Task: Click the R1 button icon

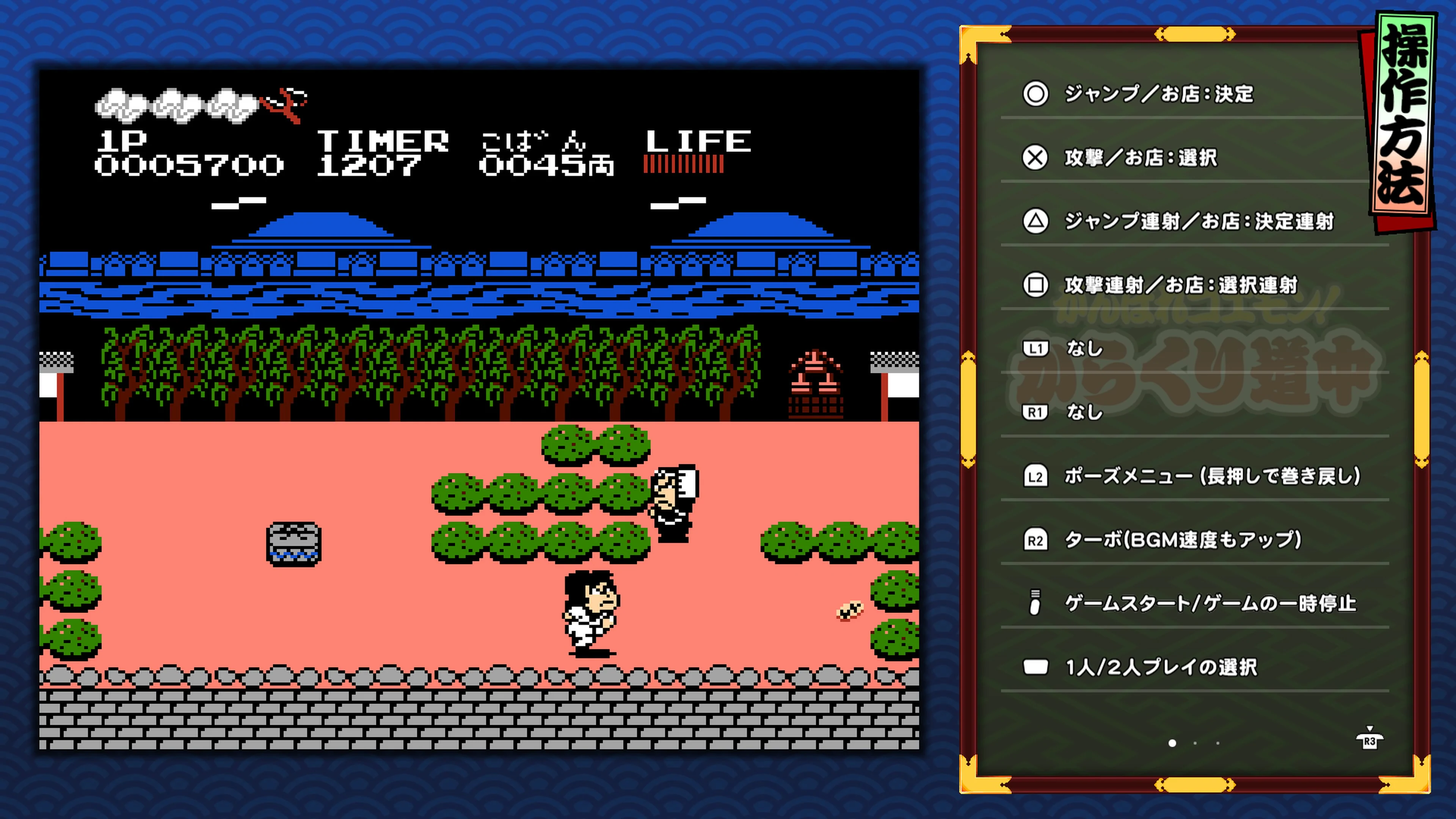Action: point(1036,413)
